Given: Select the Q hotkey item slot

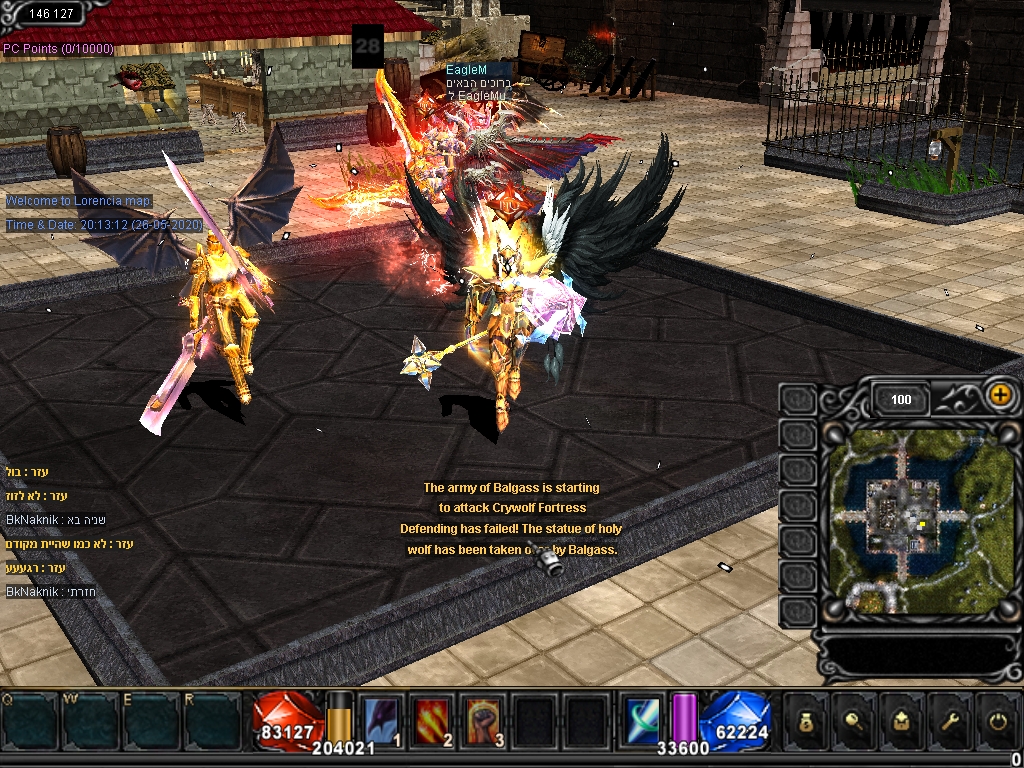Looking at the screenshot, I should point(32,720).
